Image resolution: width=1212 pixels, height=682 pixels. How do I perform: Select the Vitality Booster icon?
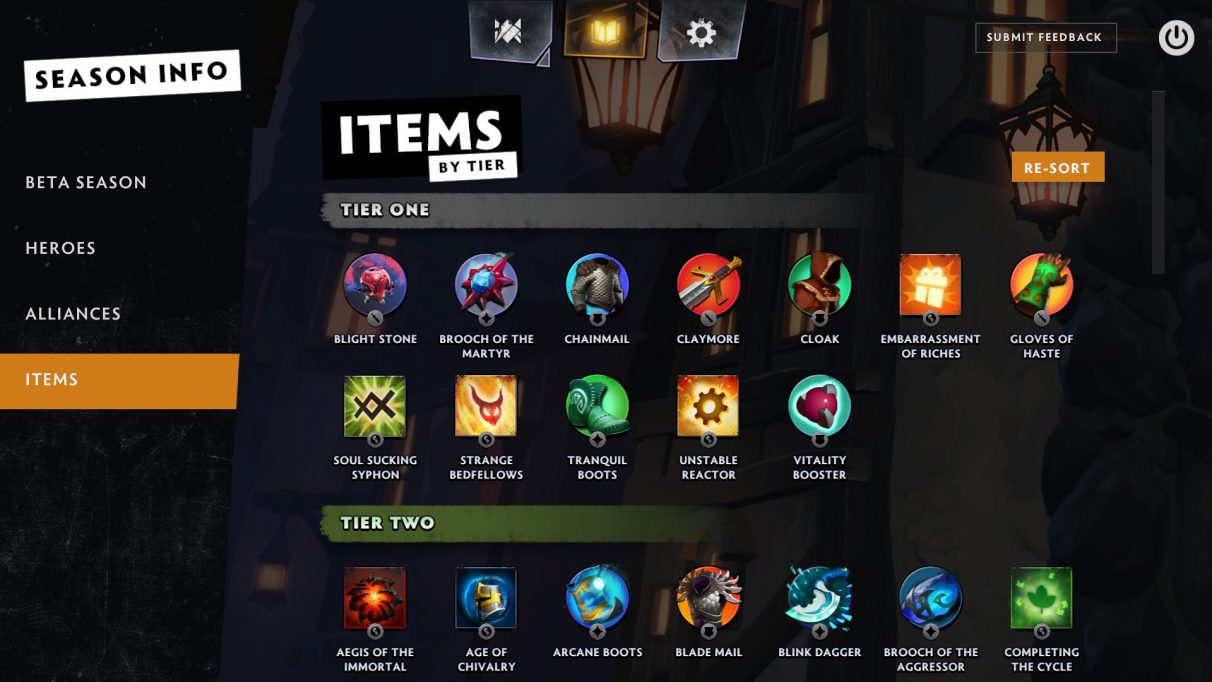(819, 406)
